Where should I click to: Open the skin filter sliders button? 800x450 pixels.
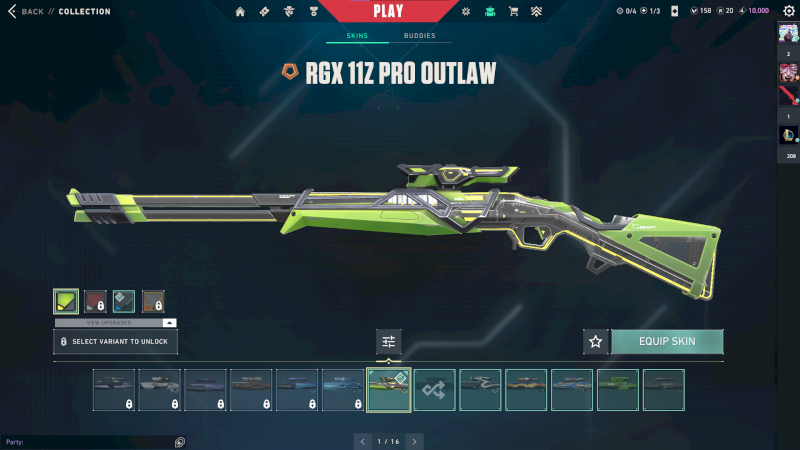click(x=389, y=341)
